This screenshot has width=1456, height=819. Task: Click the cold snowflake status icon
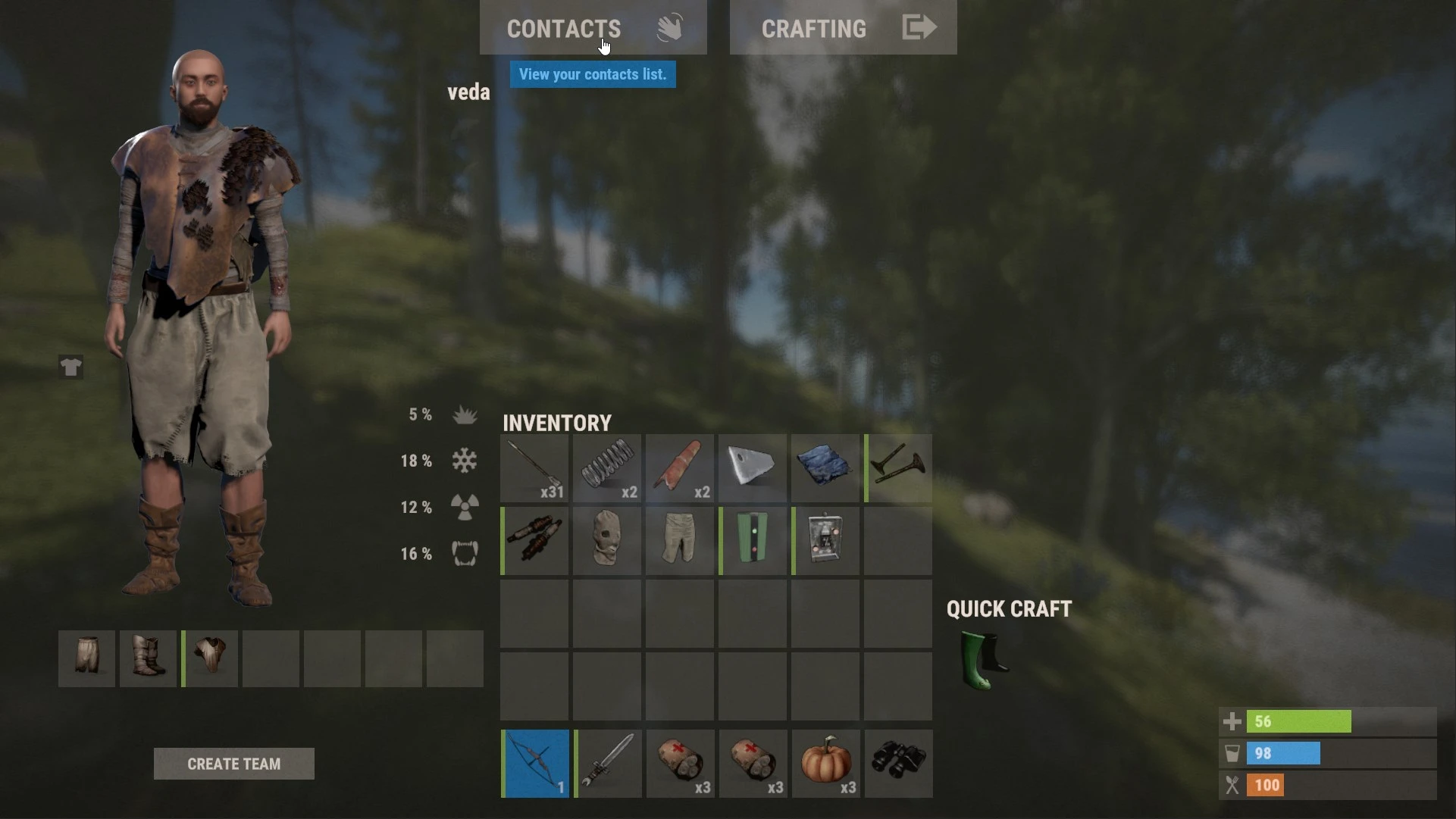(x=465, y=461)
